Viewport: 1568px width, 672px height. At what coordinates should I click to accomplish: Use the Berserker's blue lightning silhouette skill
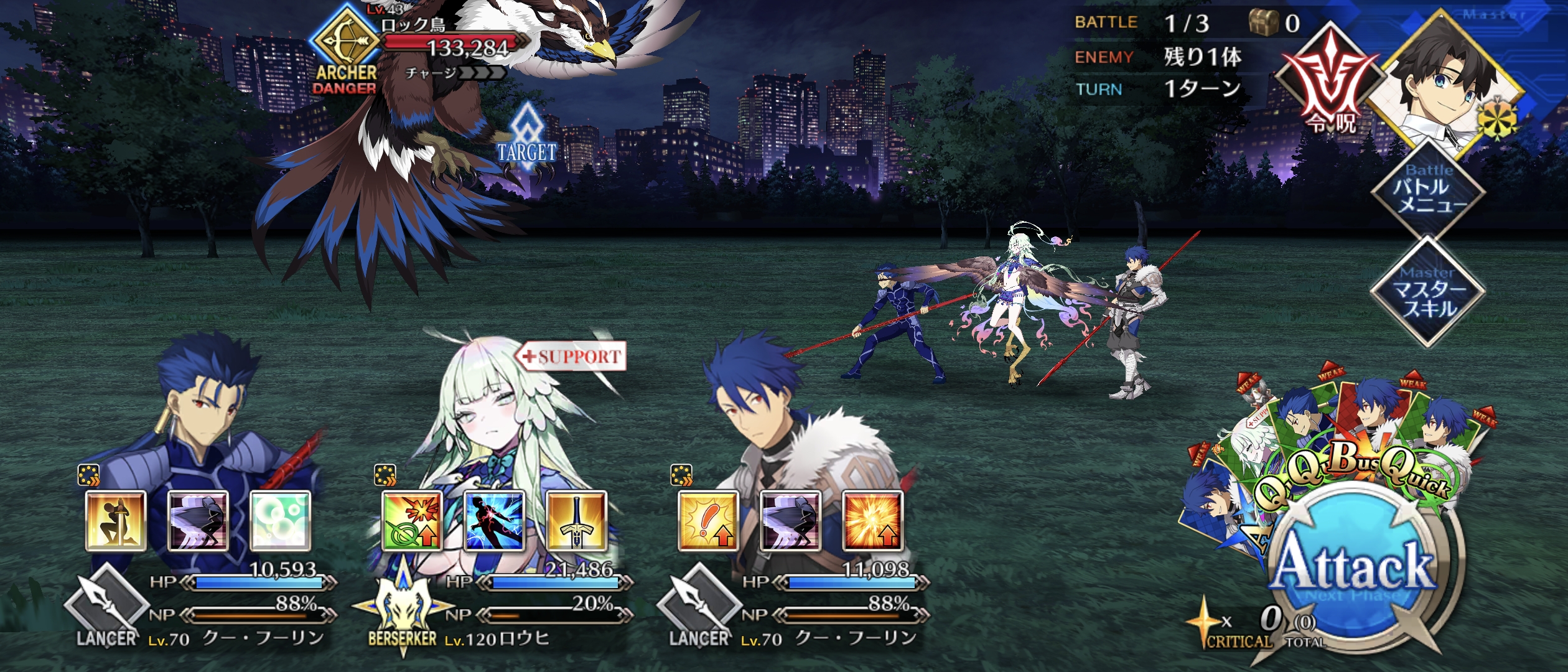494,520
